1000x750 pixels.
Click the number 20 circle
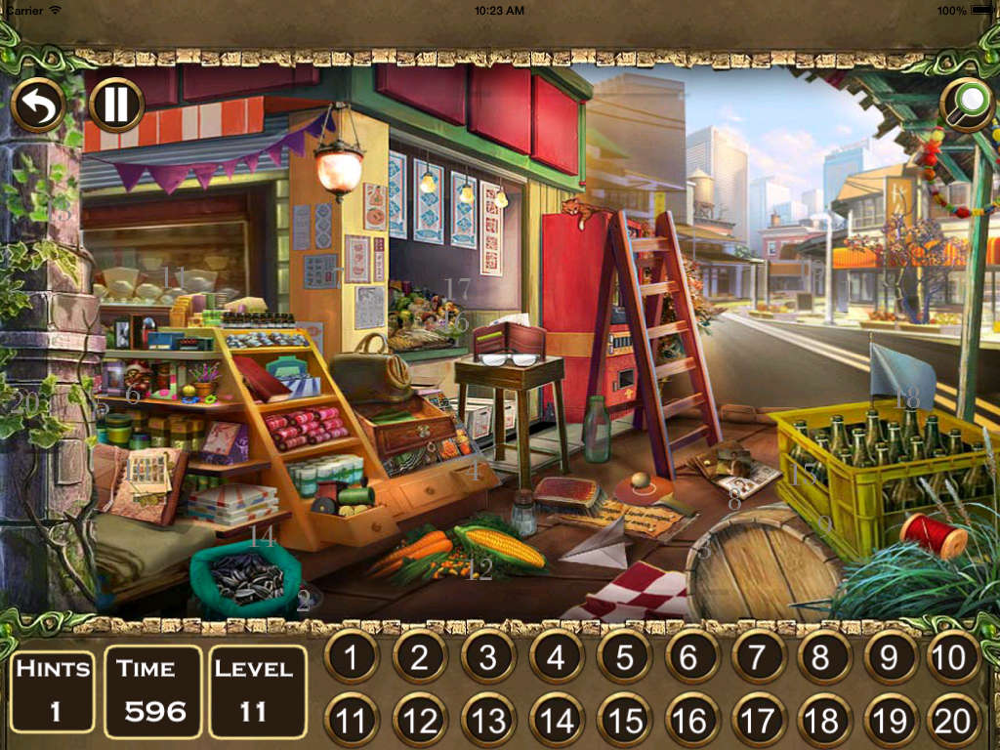coord(952,718)
